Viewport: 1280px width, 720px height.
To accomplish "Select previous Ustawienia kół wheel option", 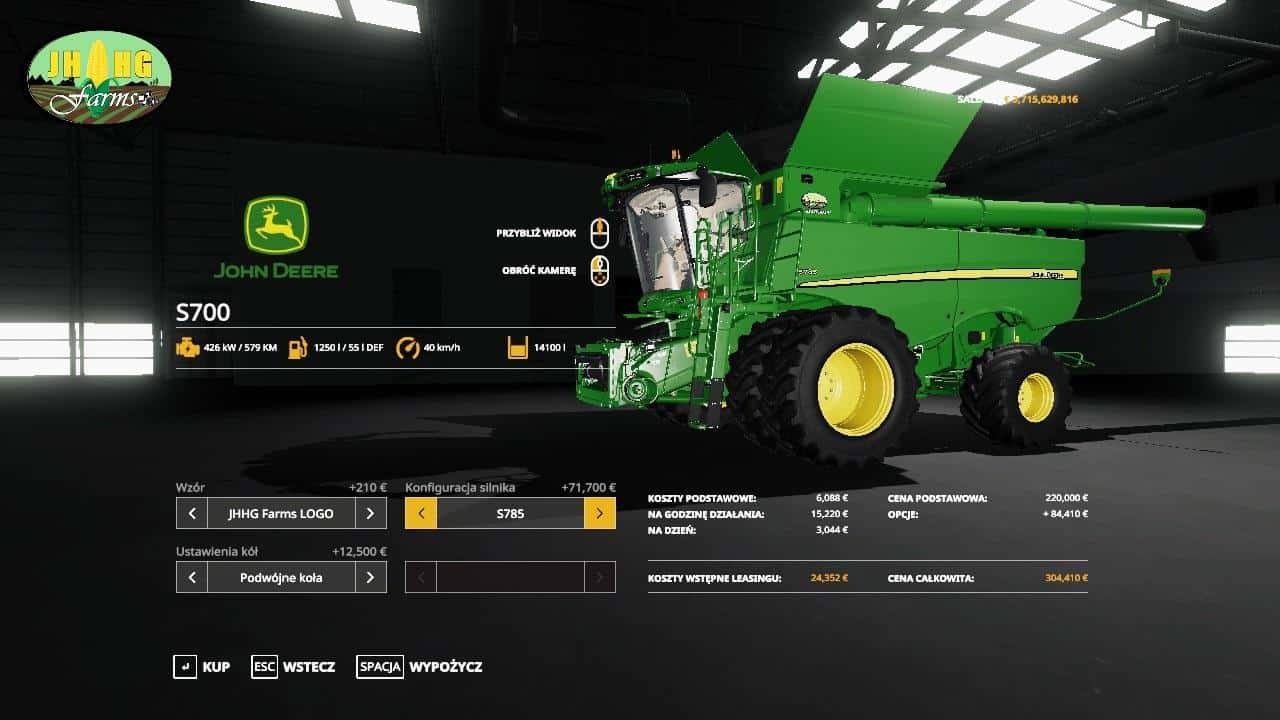I will click(192, 577).
